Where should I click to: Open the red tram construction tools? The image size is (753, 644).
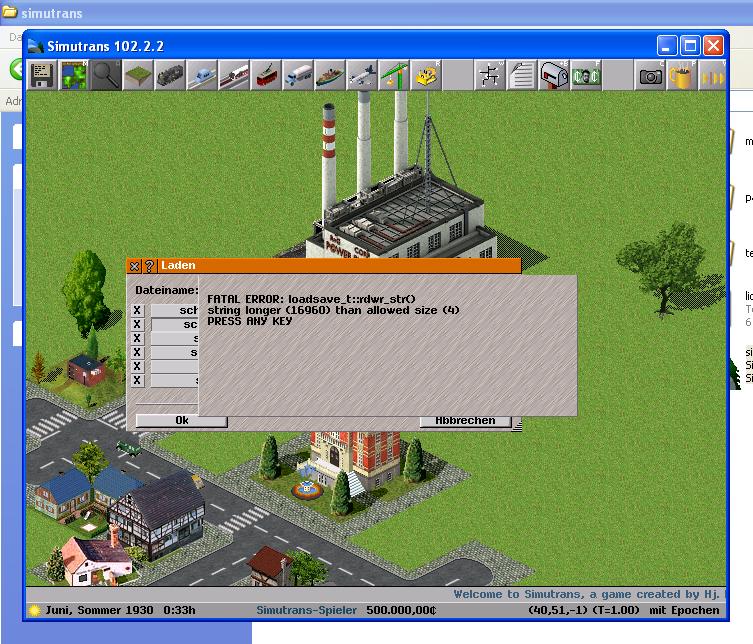(266, 76)
